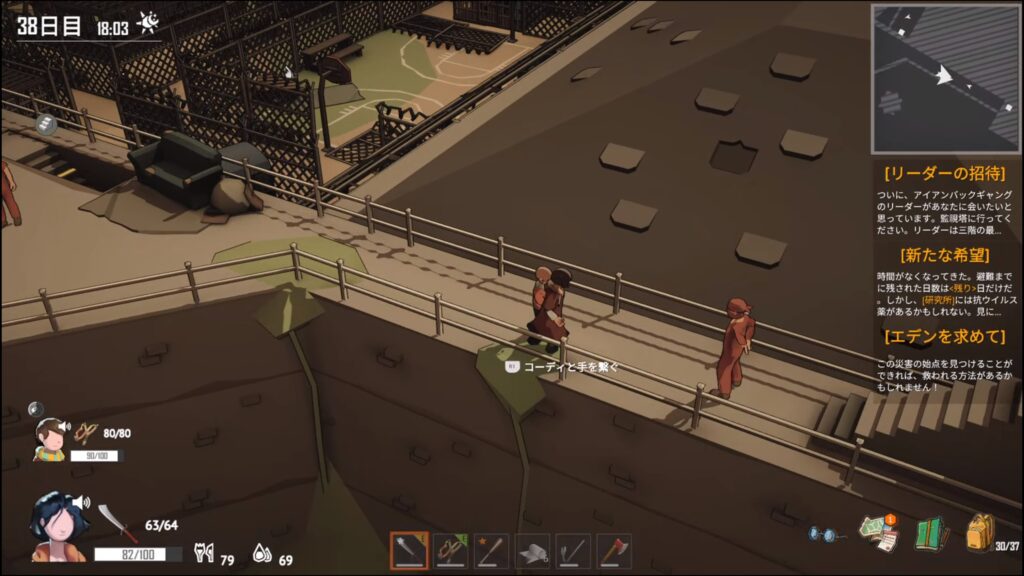Screen dimensions: 1024x576
Task: Open the green journal book
Action: [x=930, y=533]
